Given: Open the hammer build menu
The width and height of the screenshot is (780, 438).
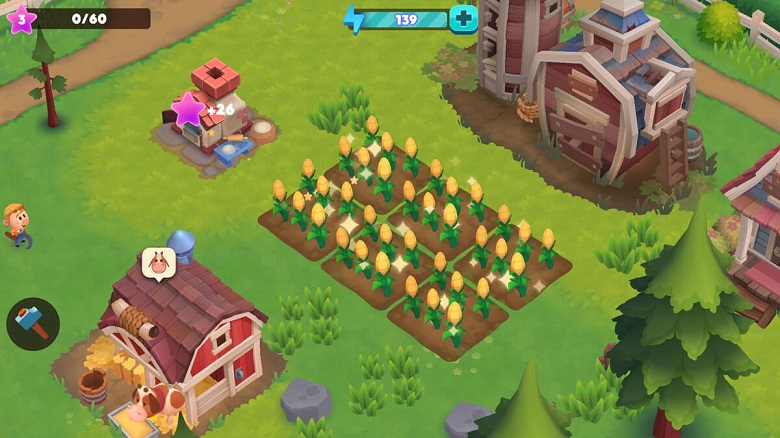Looking at the screenshot, I should click(x=33, y=324).
